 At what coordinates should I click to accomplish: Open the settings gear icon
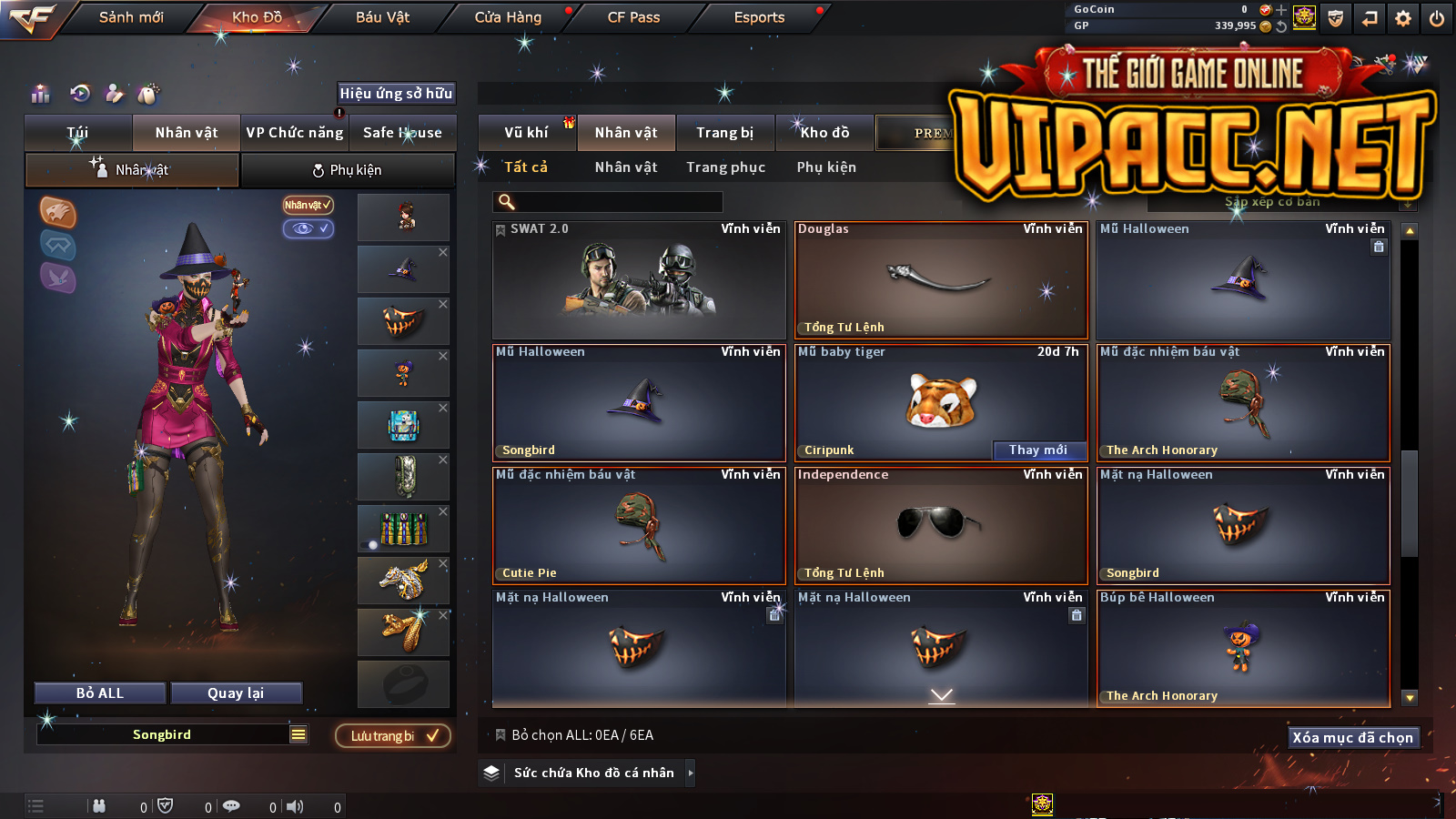[x=1403, y=18]
